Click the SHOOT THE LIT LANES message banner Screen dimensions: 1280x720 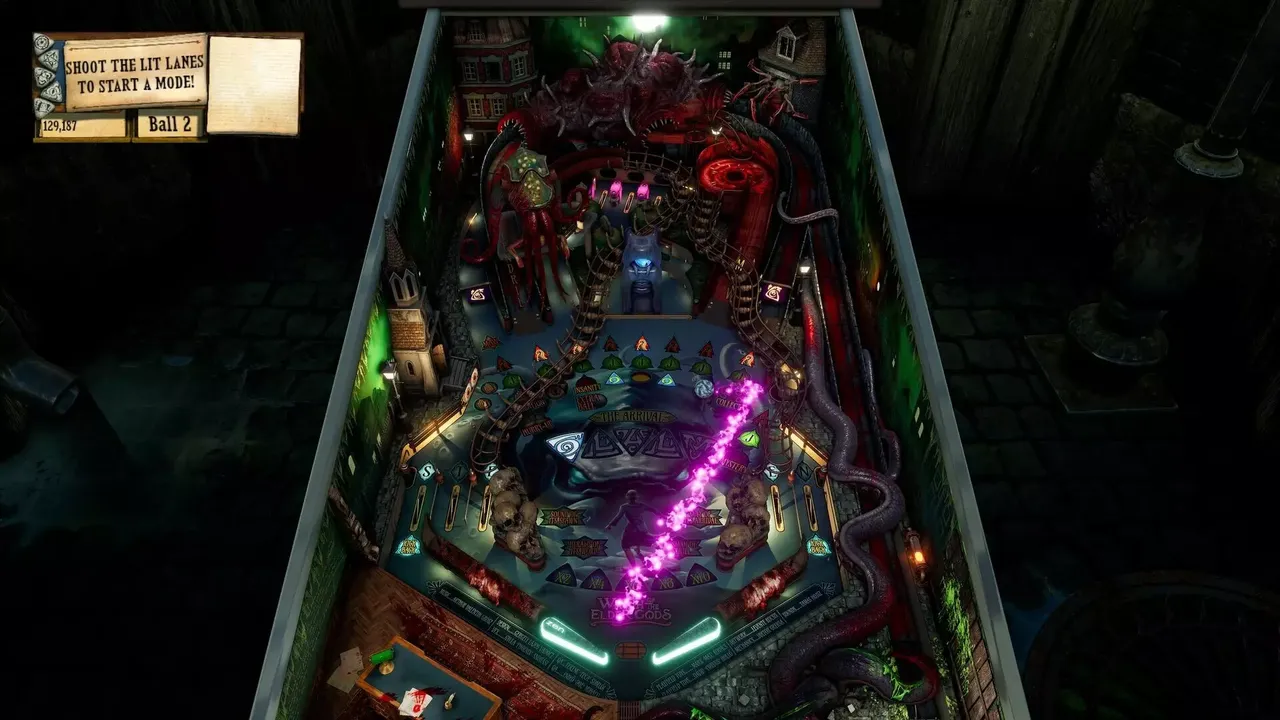coord(133,73)
